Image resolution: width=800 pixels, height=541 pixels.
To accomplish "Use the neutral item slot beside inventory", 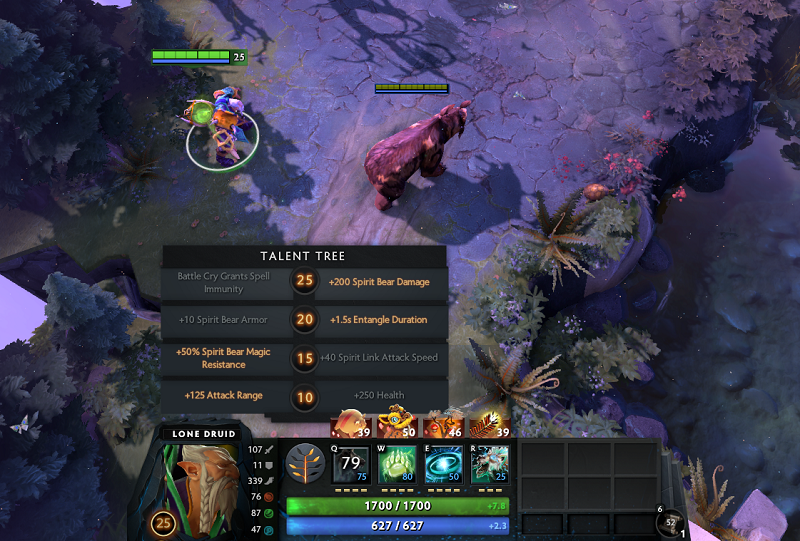I will coord(666,521).
